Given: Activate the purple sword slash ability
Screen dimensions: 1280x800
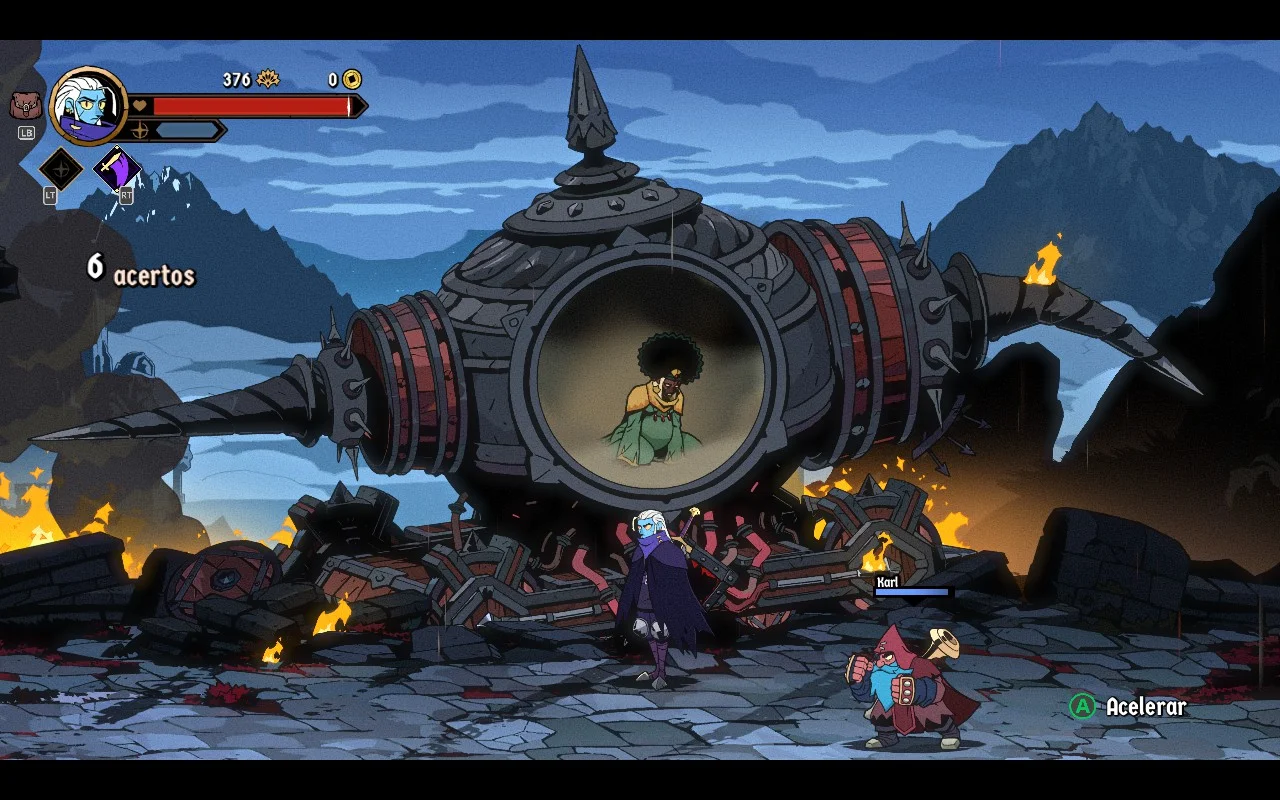Looking at the screenshot, I should click(x=116, y=169).
